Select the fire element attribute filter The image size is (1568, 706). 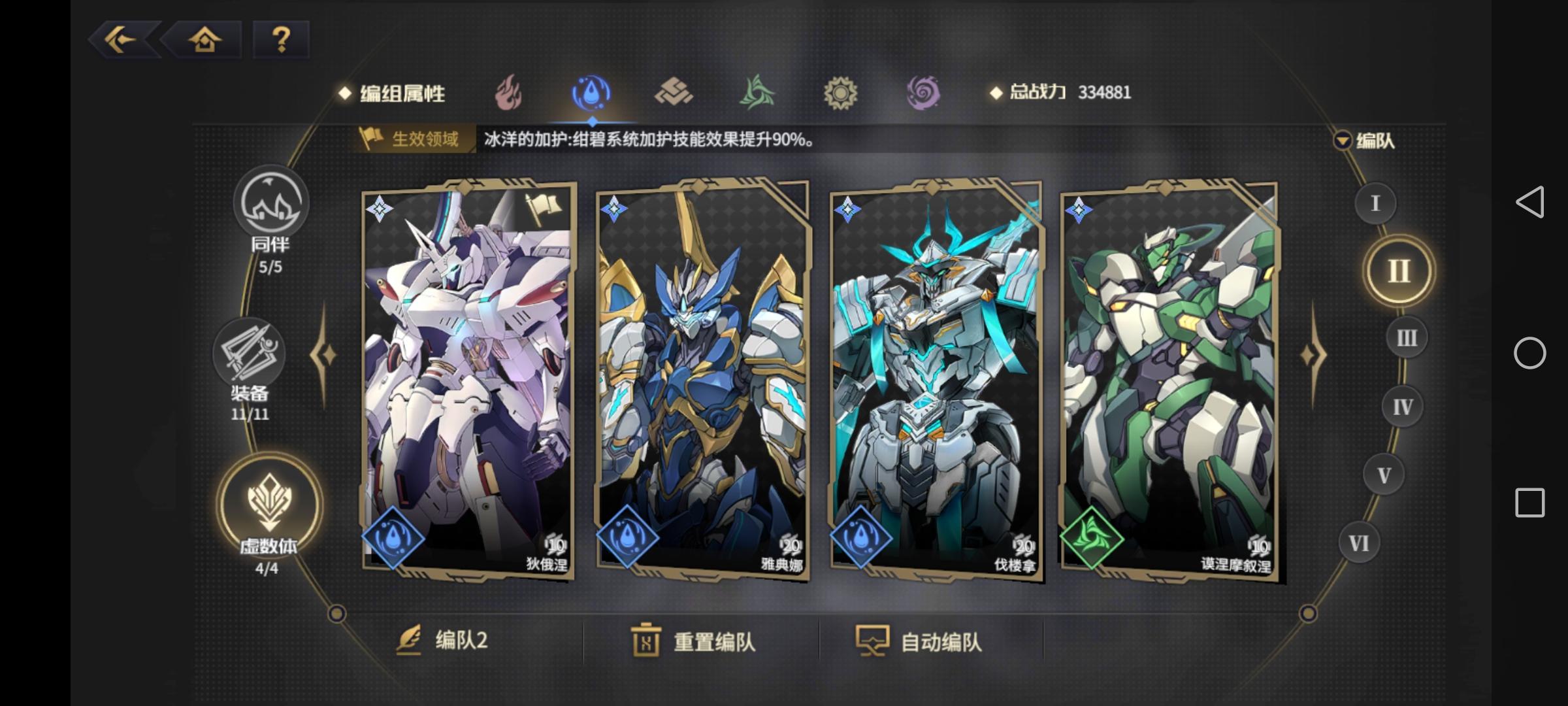click(506, 93)
